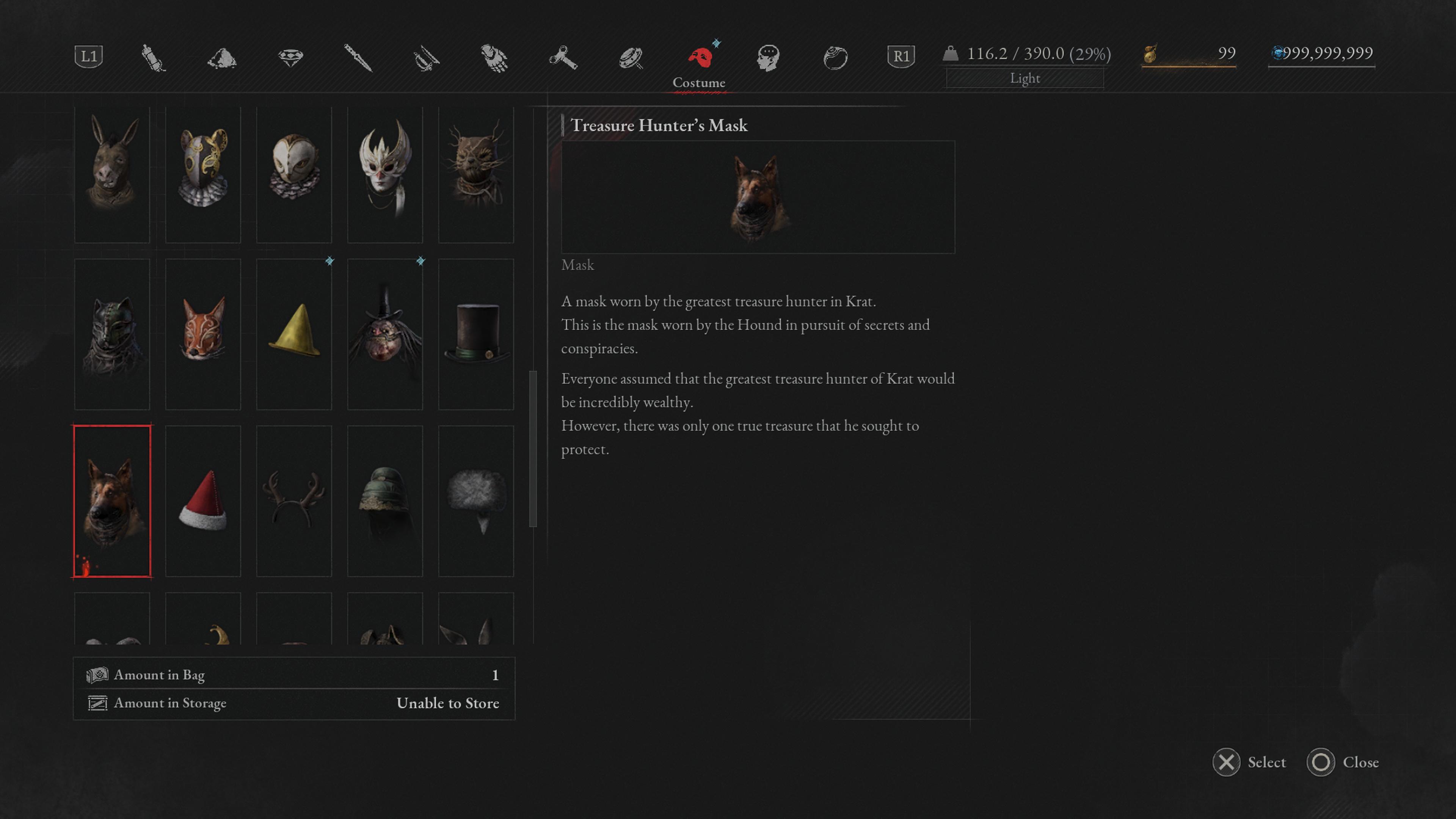Screen dimensions: 1456x819
Task: Open the wind-up key inventory tab
Action: tap(562, 58)
